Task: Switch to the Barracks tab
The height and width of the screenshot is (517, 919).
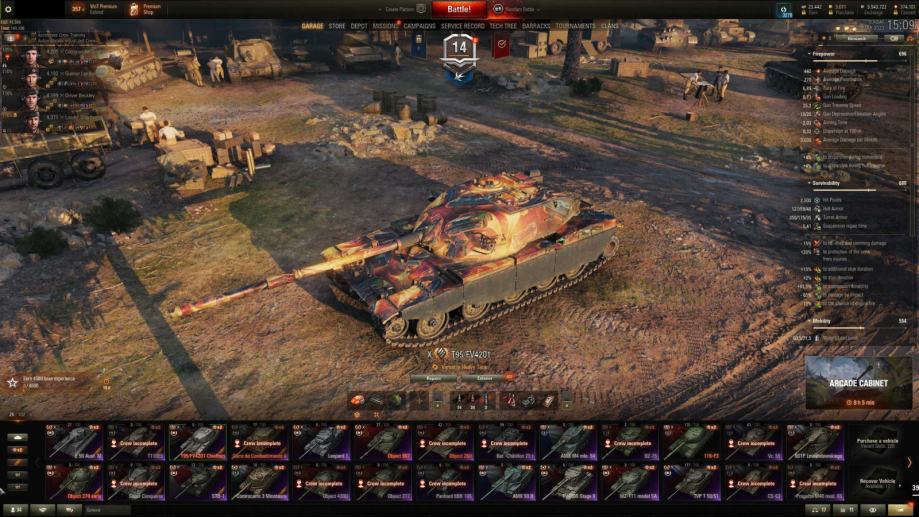Action: coord(537,26)
